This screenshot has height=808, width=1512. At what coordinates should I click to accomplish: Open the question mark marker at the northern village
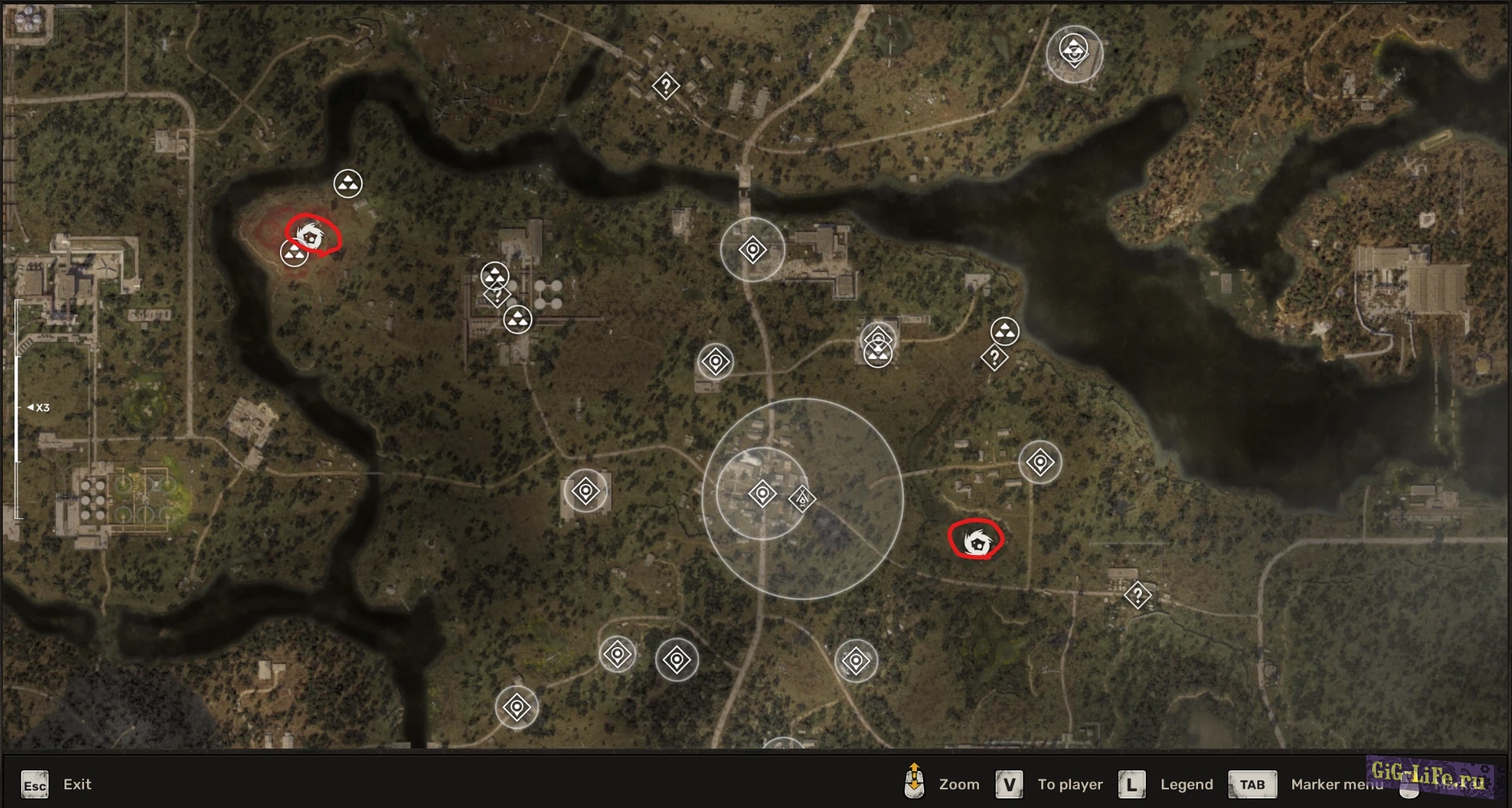click(668, 87)
